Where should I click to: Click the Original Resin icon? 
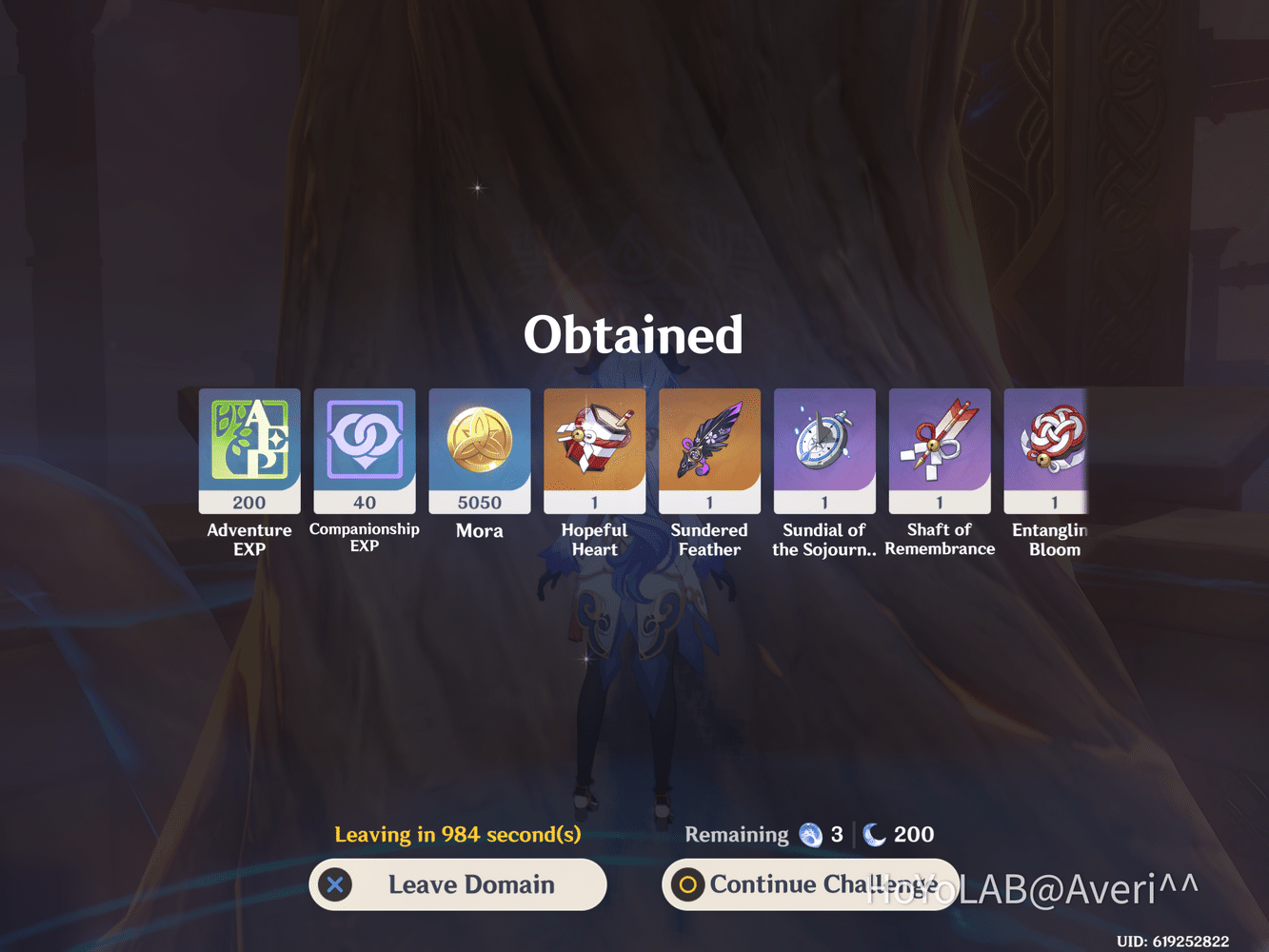(810, 835)
